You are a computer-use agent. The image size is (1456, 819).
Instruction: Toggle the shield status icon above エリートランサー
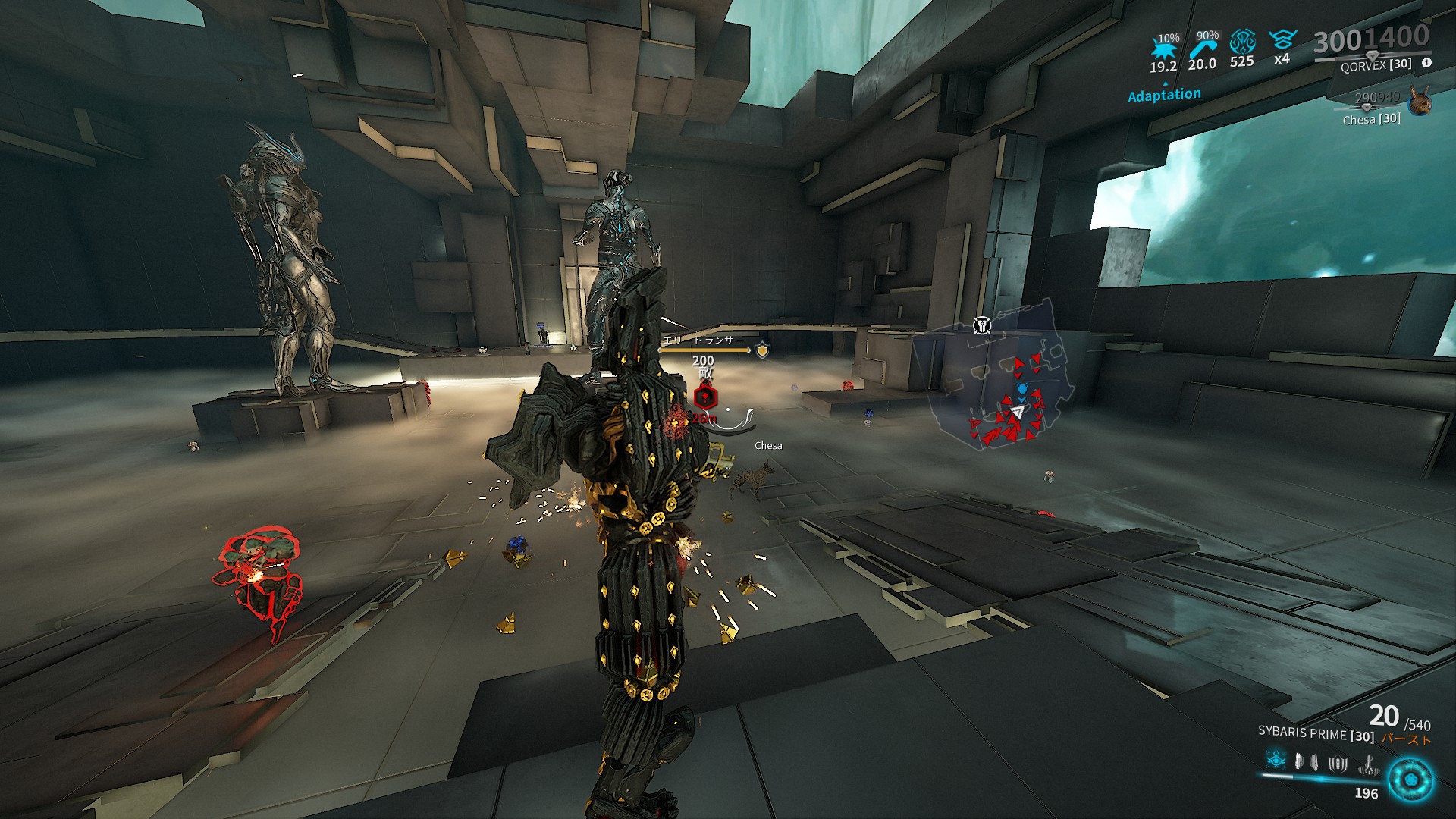[761, 351]
